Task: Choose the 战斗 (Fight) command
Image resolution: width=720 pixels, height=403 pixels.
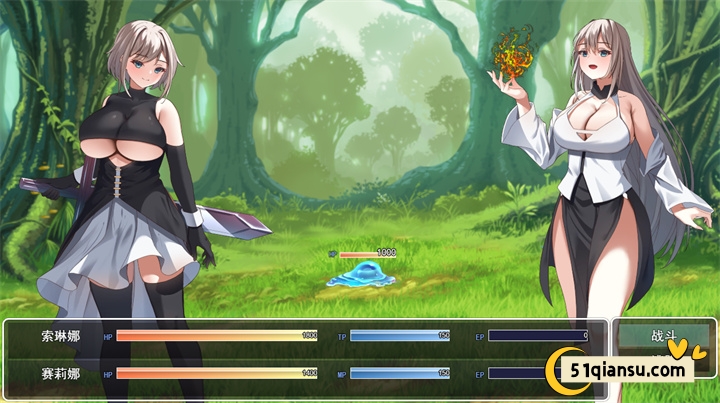Action: [x=663, y=337]
